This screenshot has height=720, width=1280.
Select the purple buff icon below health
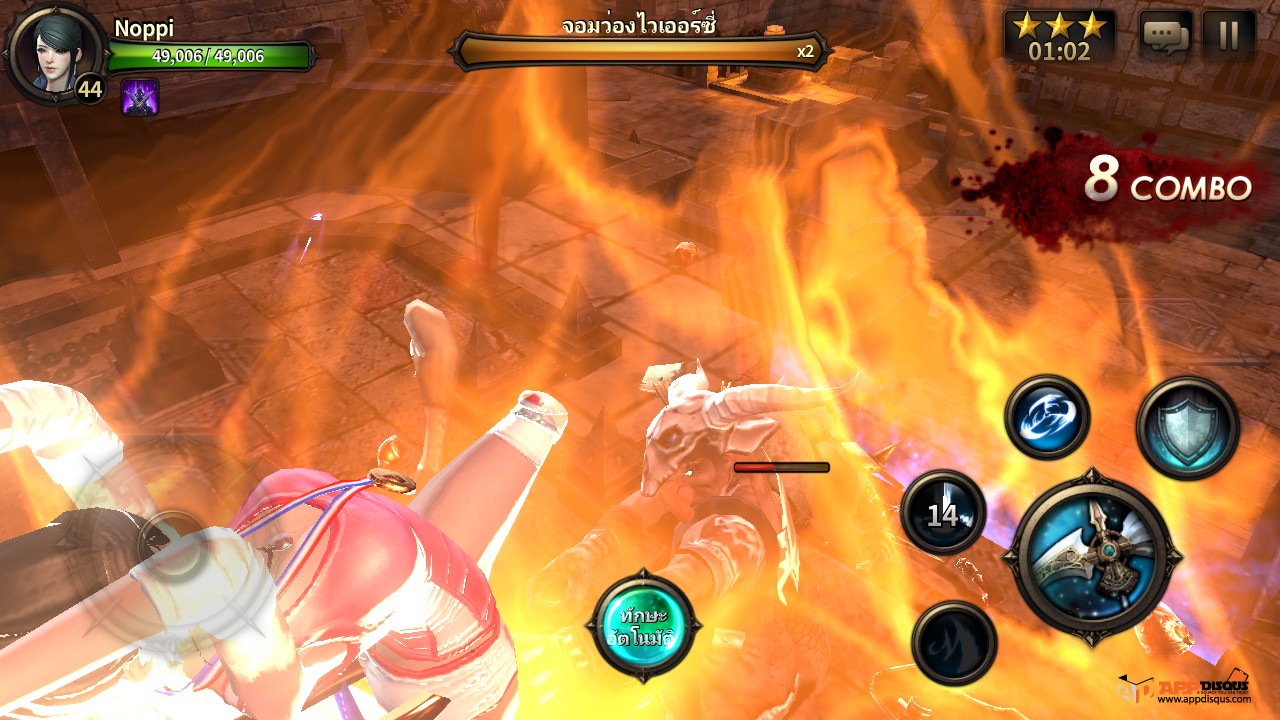(x=140, y=97)
